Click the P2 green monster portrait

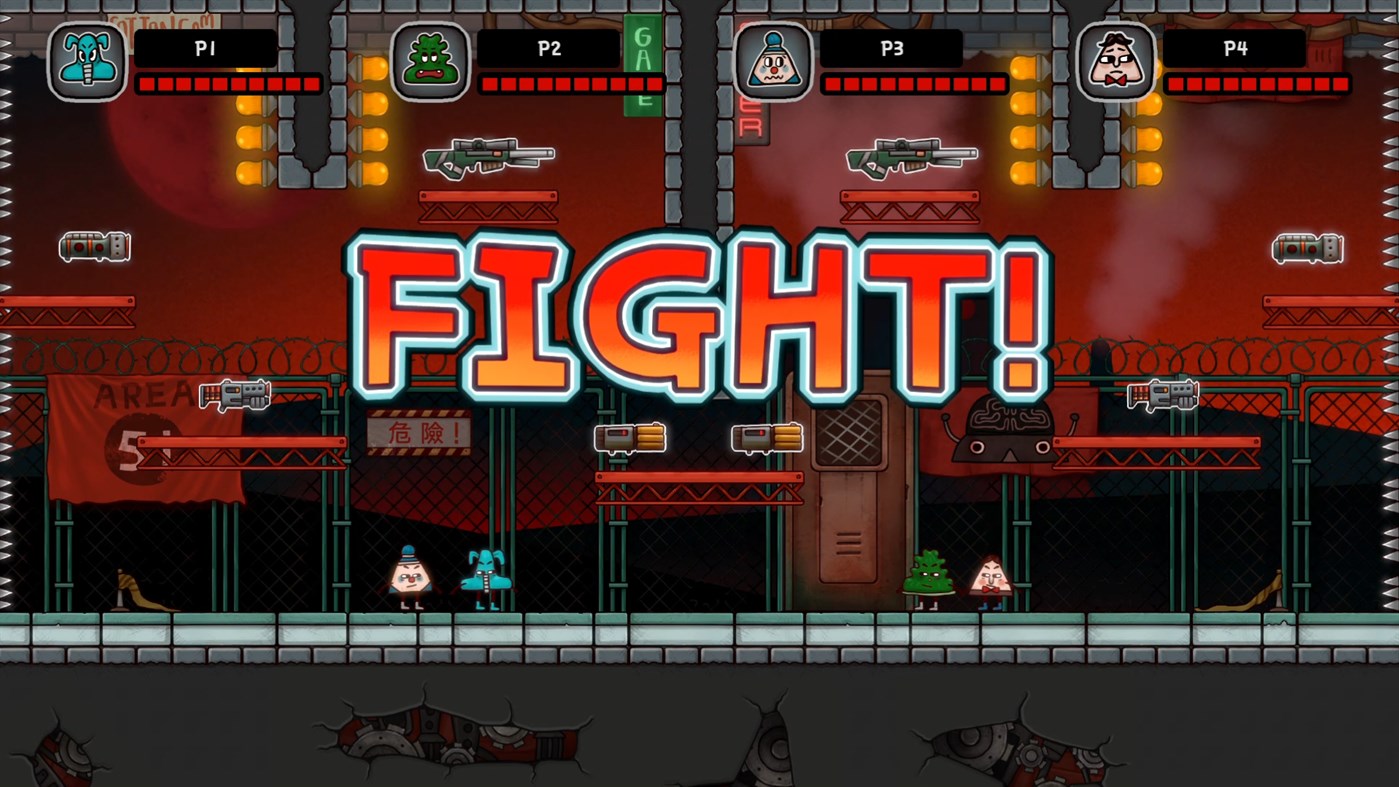430,62
